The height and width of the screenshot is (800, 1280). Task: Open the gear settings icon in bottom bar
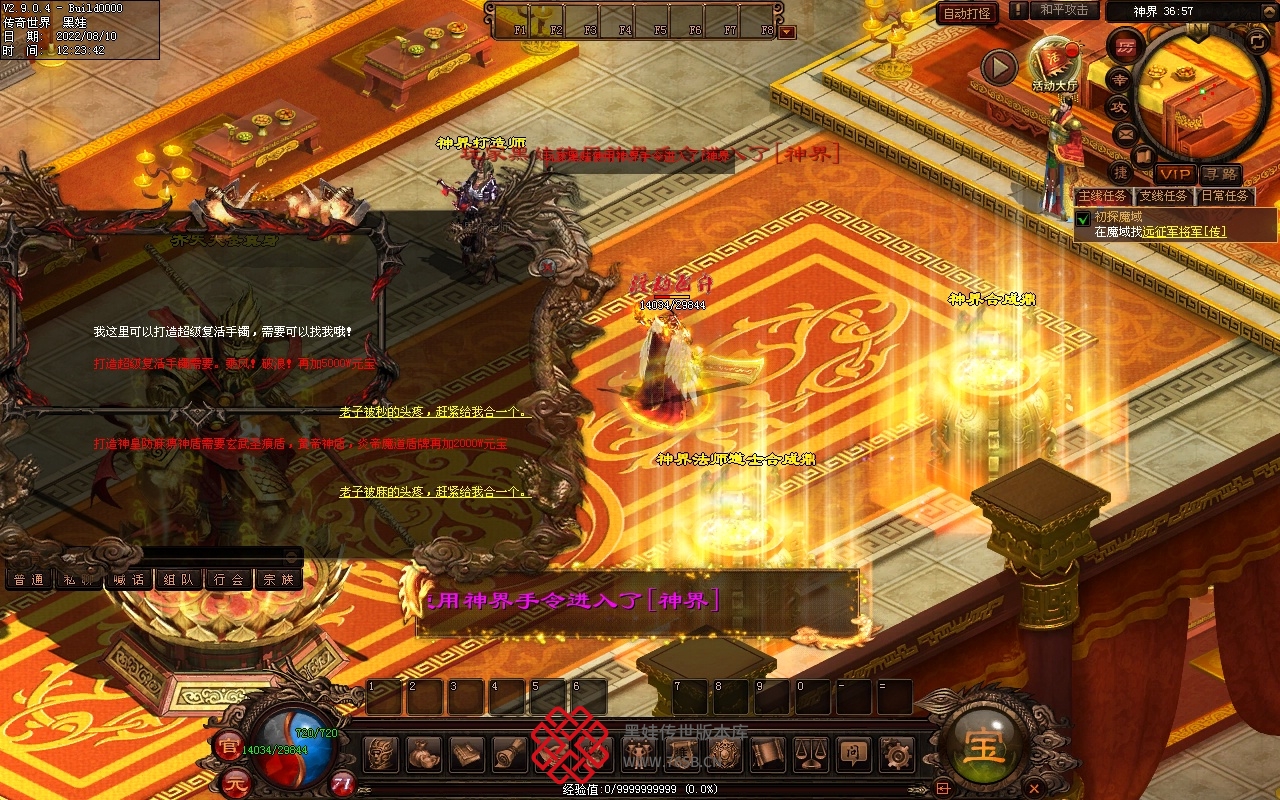pos(896,754)
